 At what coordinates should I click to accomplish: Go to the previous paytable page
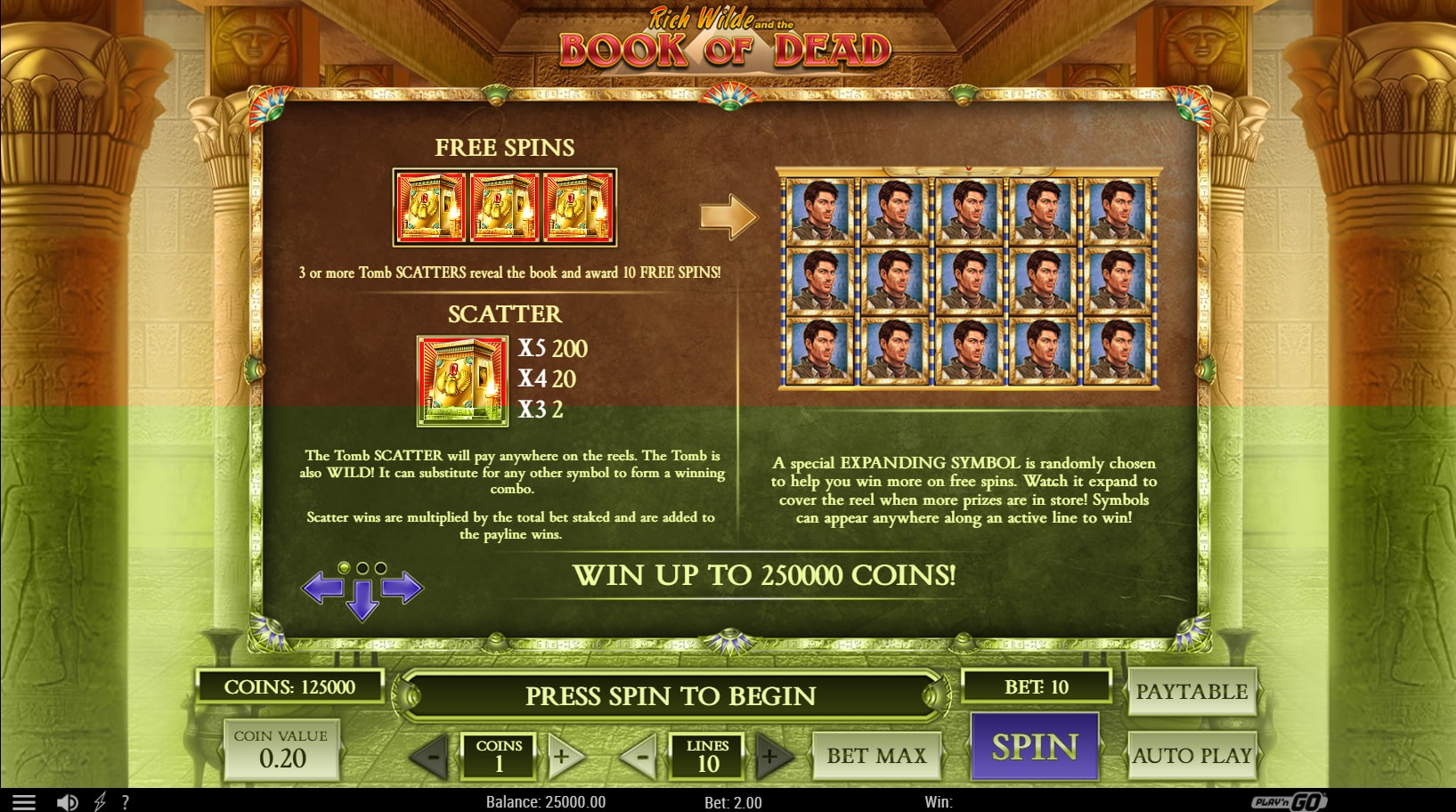[322, 588]
